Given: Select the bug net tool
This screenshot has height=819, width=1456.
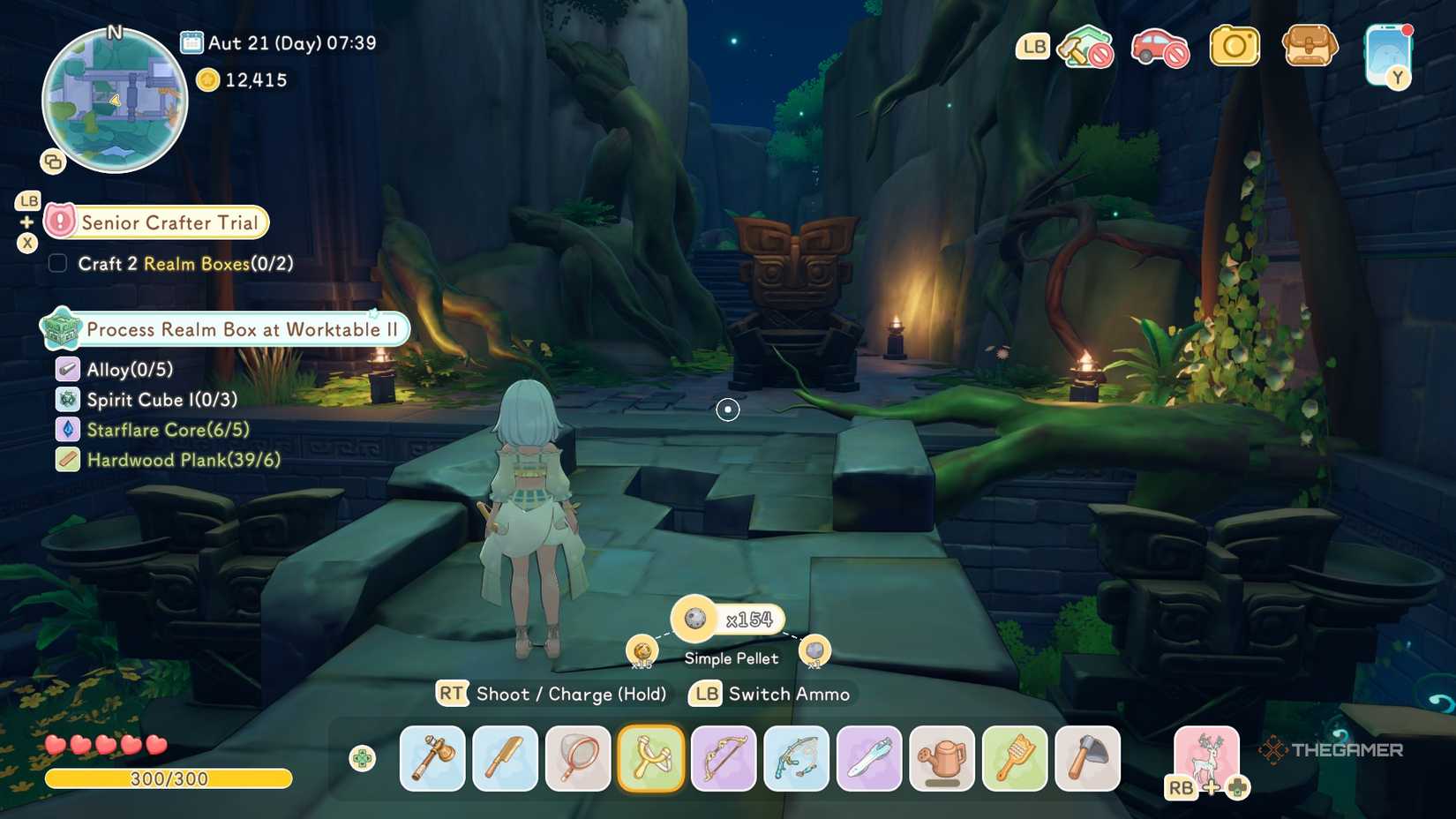Looking at the screenshot, I should (578, 759).
